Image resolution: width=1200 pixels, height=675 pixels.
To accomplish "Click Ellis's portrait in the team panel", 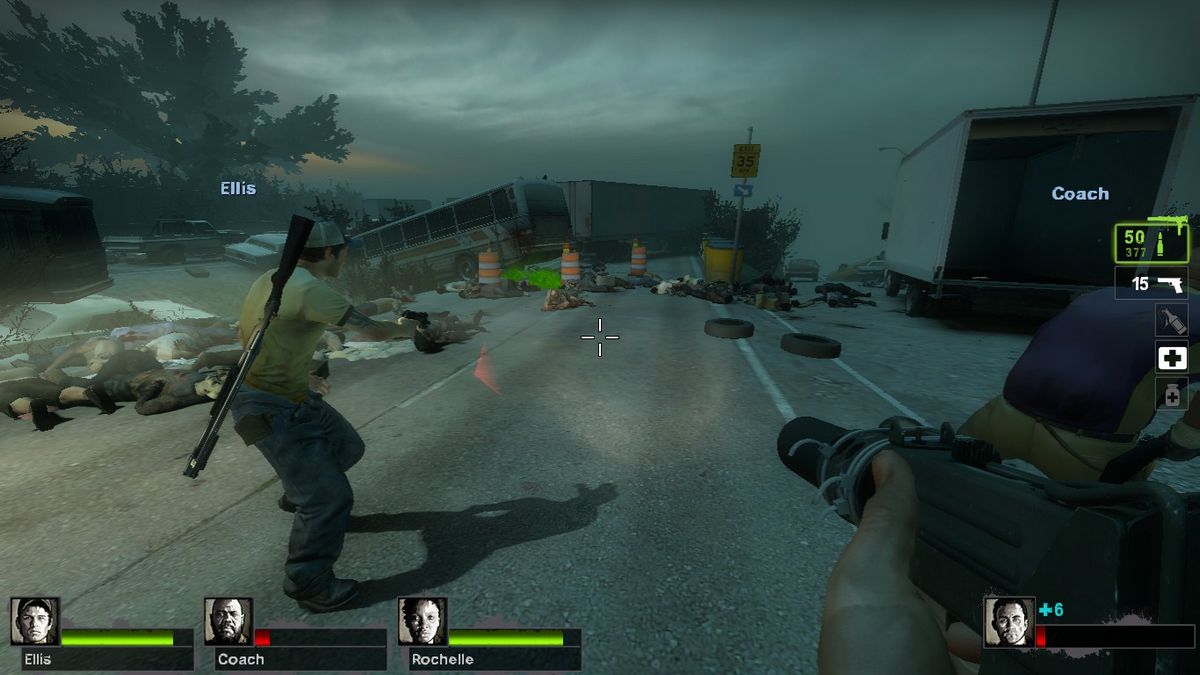I will [x=35, y=622].
